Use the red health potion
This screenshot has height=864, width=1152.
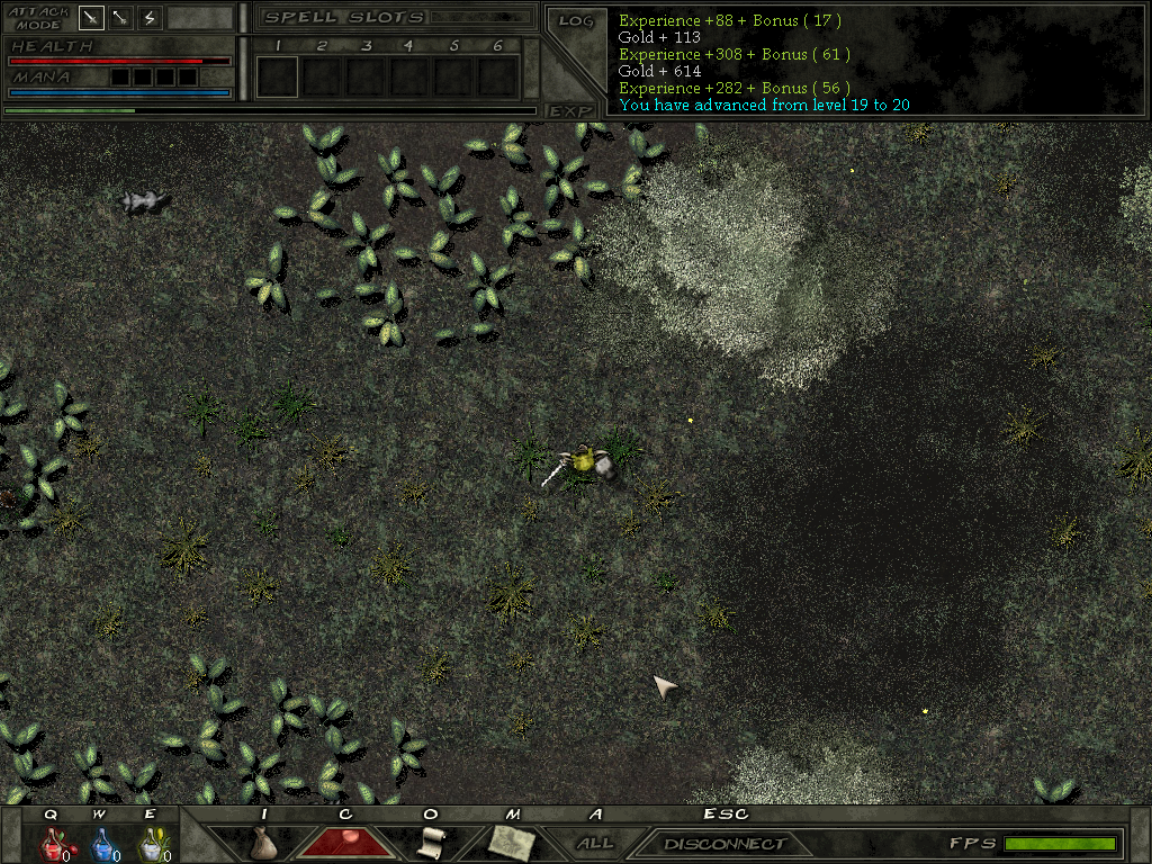51,846
